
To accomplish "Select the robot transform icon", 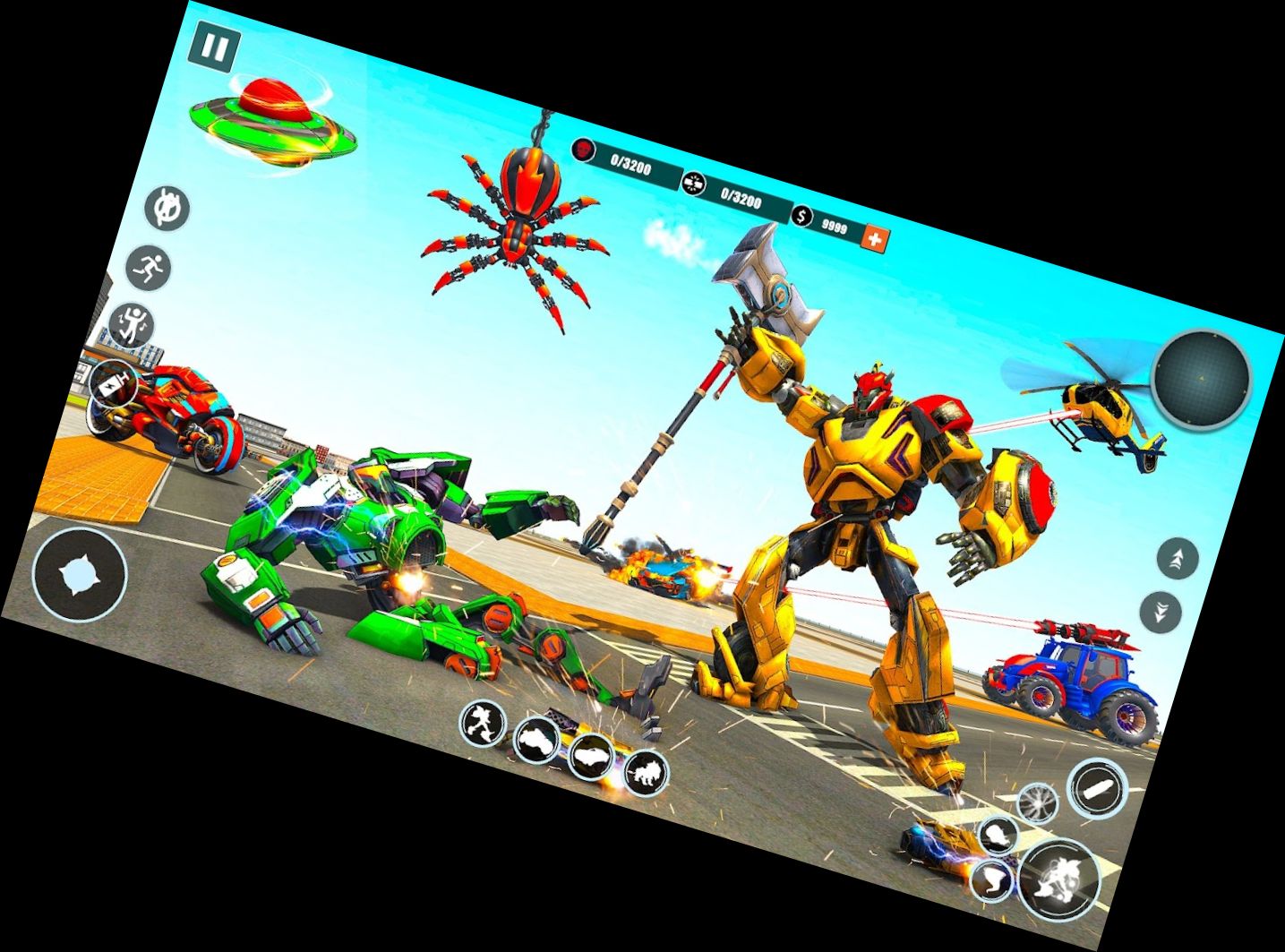I will tap(484, 721).
